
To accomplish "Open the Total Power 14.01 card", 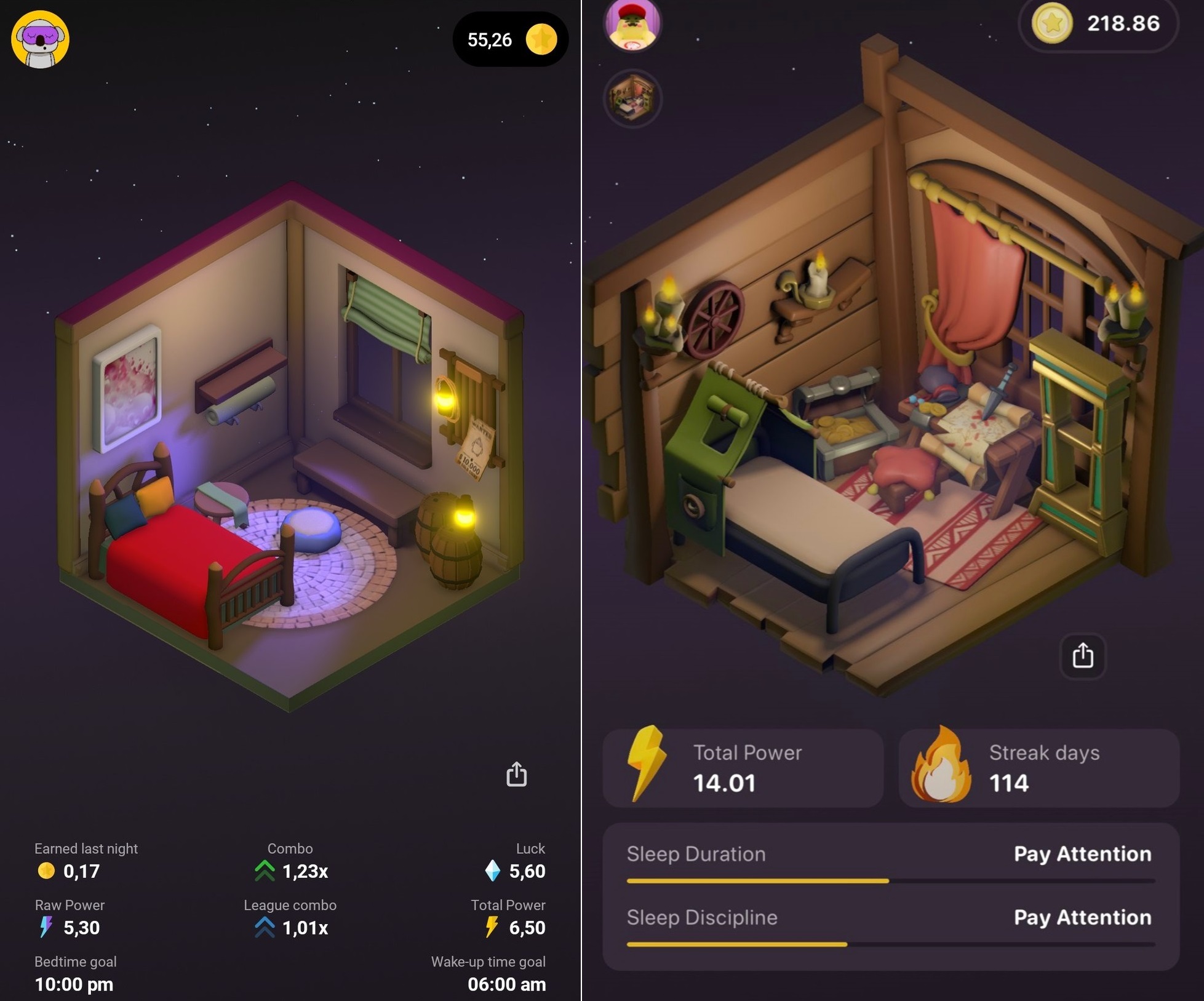I will point(743,768).
